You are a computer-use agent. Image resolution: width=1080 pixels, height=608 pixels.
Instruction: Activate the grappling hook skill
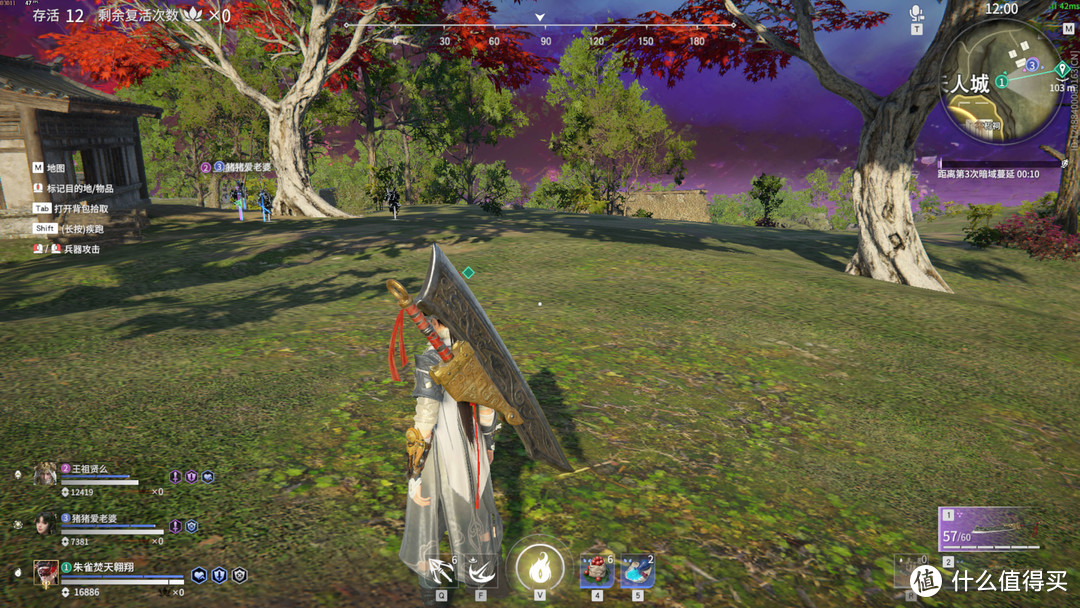441,571
